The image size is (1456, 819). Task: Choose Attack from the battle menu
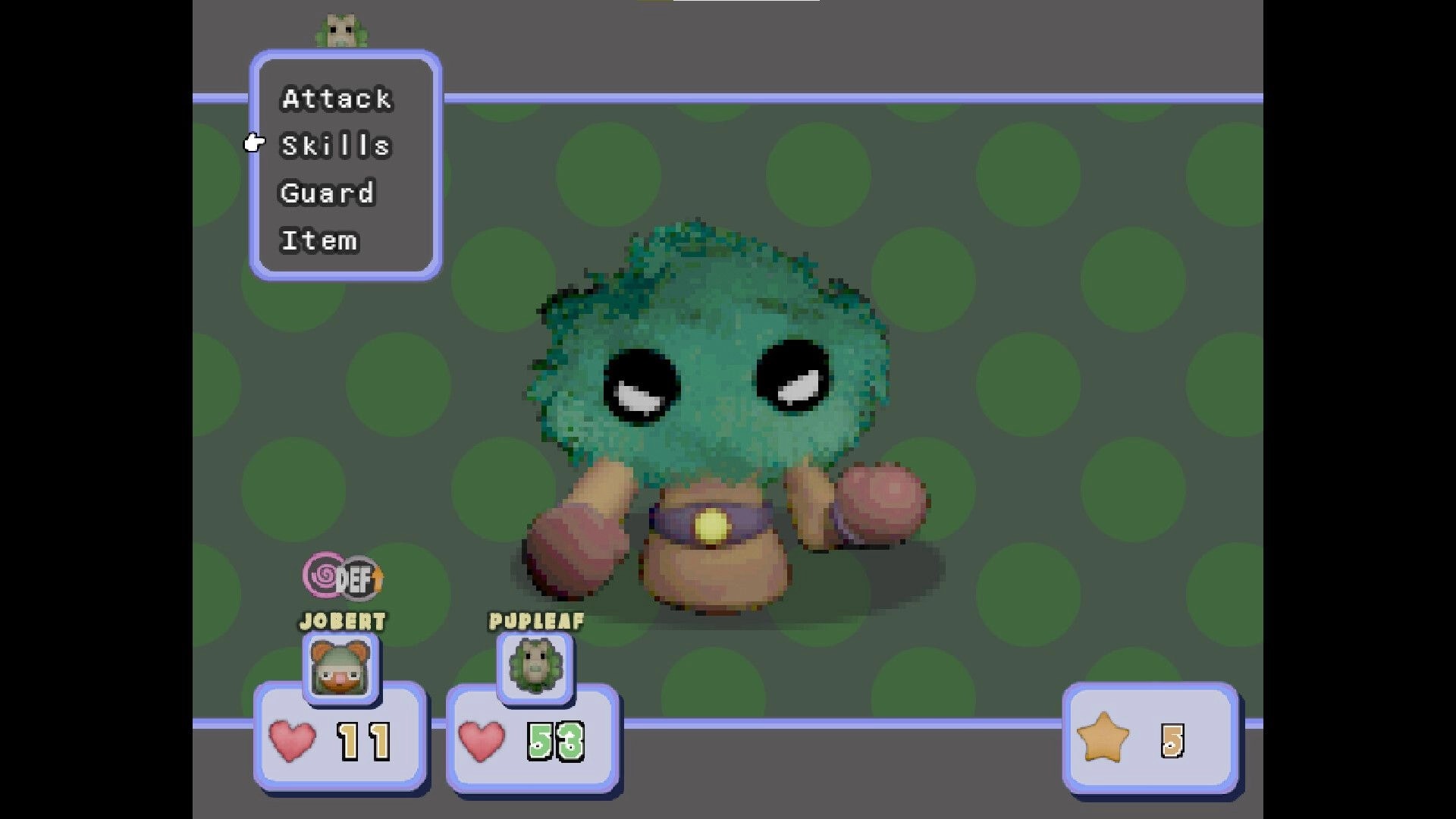pos(336,98)
